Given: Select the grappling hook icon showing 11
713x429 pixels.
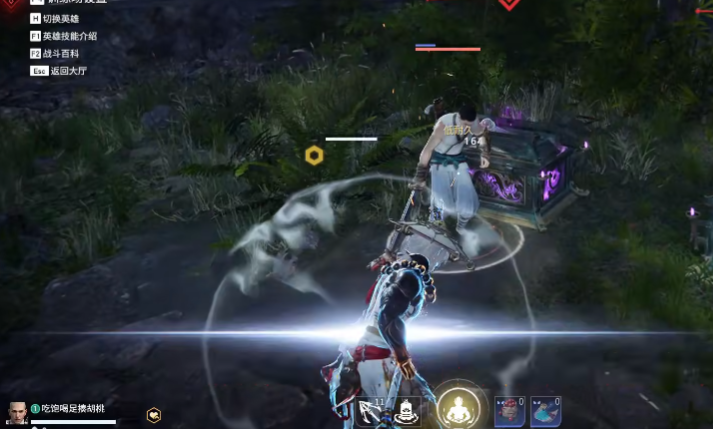Looking at the screenshot, I should point(371,412).
